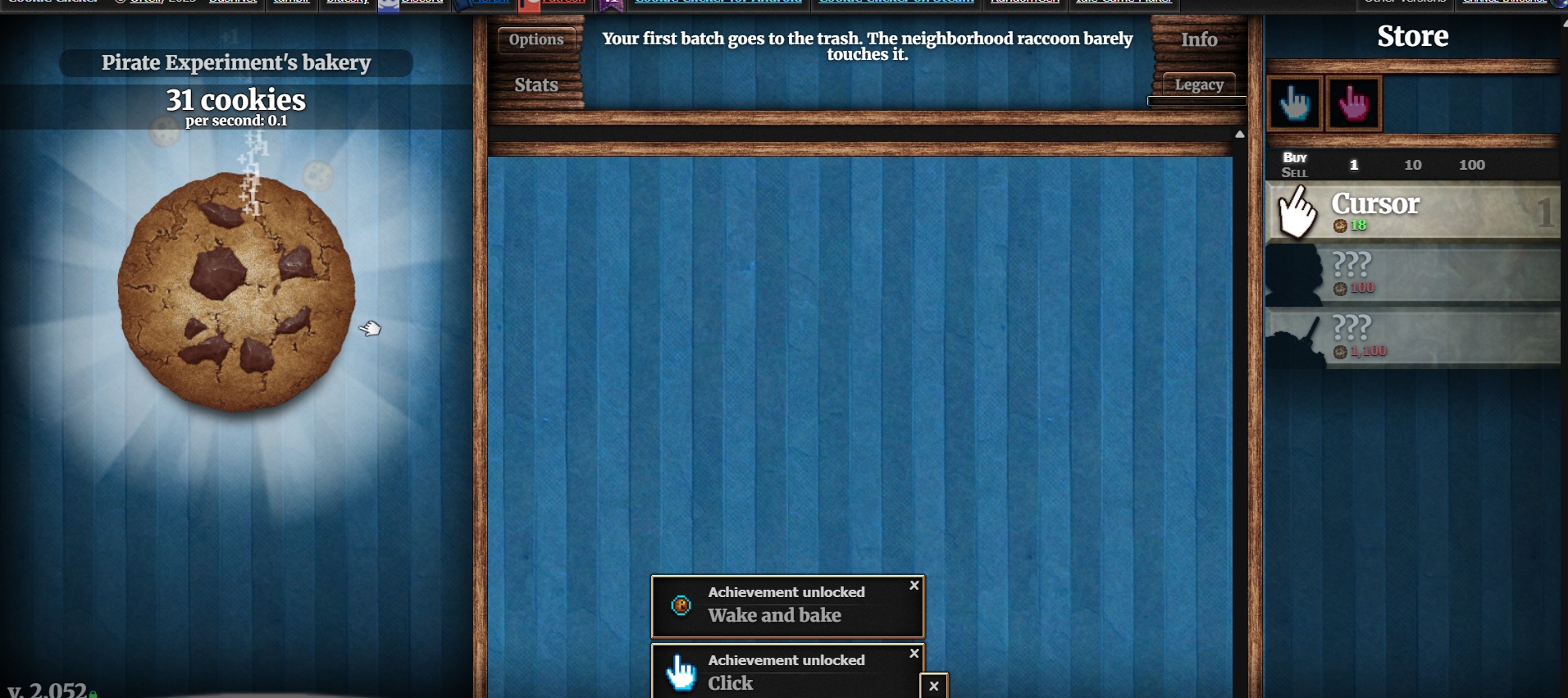1568x698 pixels.
Task: Open the Stats panel
Action: 536,84
